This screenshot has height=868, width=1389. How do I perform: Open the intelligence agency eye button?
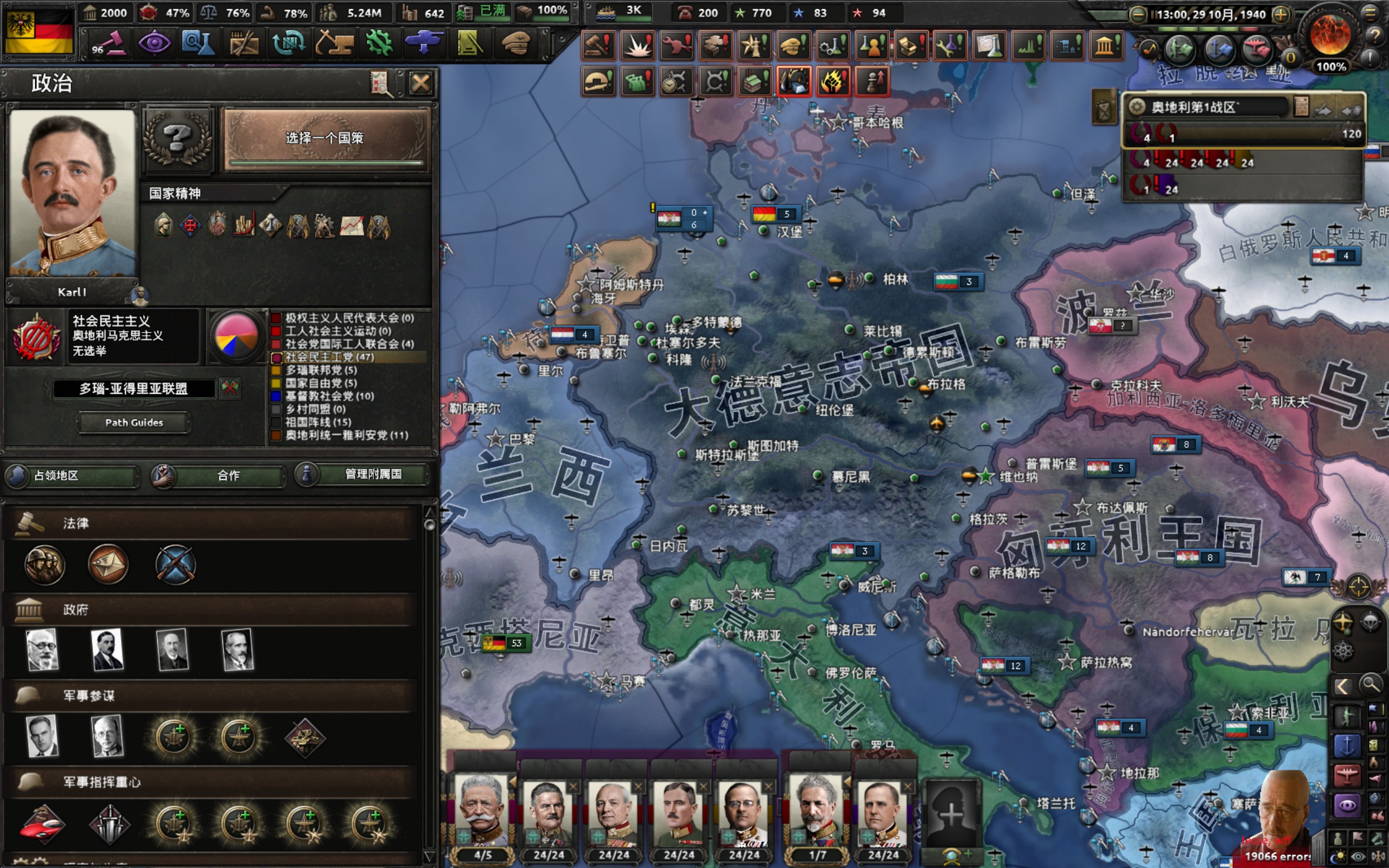pyautogui.click(x=155, y=43)
